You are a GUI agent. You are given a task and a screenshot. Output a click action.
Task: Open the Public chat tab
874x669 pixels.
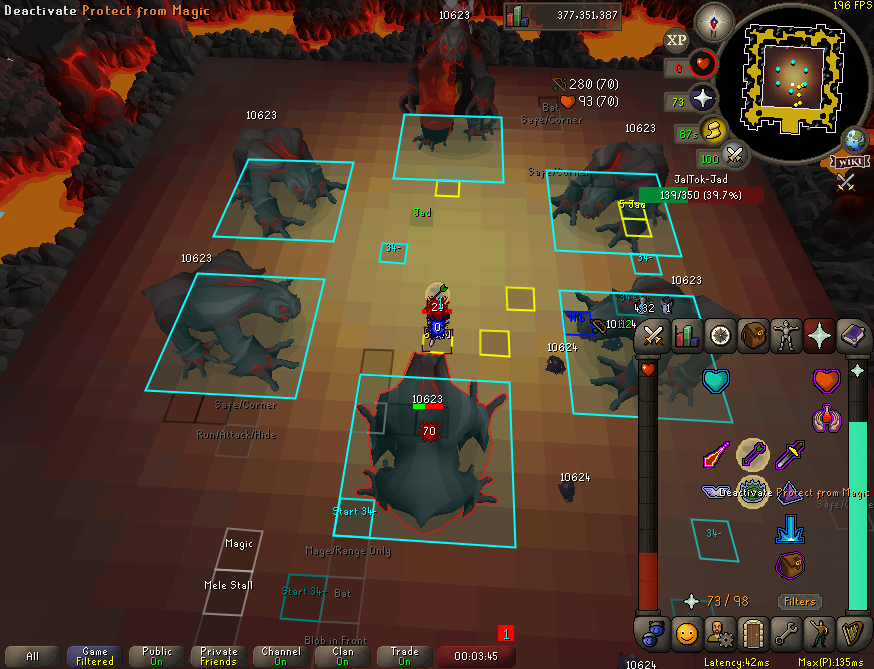coord(156,656)
